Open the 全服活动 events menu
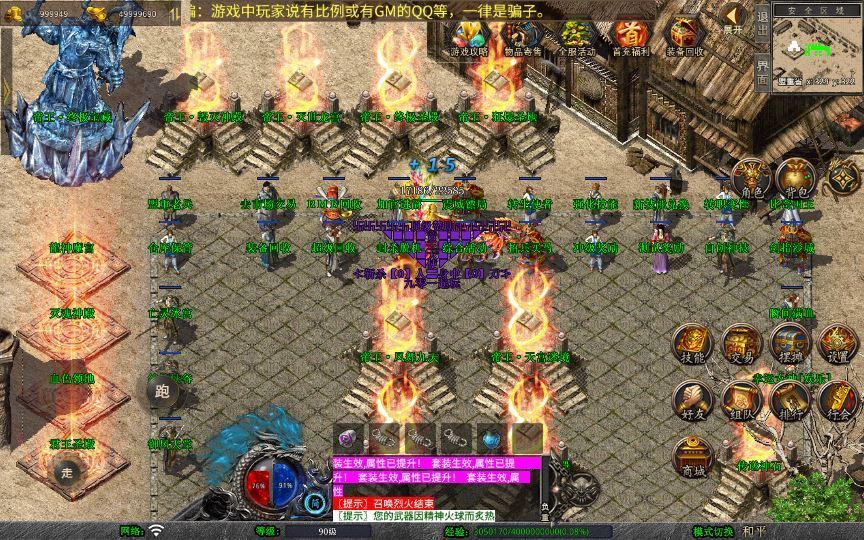 (x=575, y=37)
